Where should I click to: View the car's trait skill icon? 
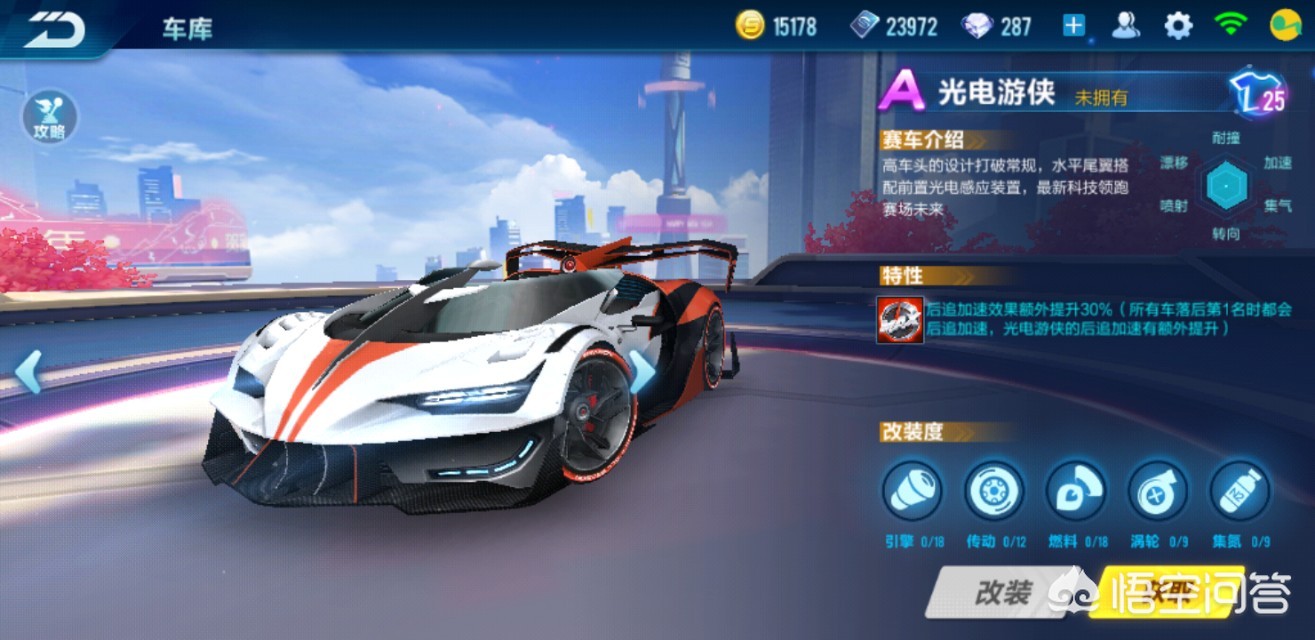coord(899,320)
